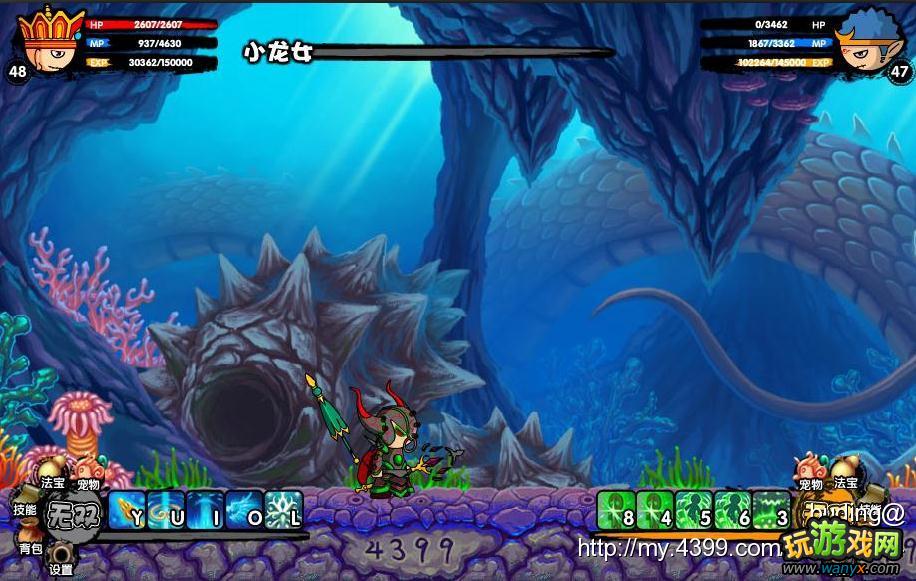Activate the green skill numbered 8

point(616,510)
